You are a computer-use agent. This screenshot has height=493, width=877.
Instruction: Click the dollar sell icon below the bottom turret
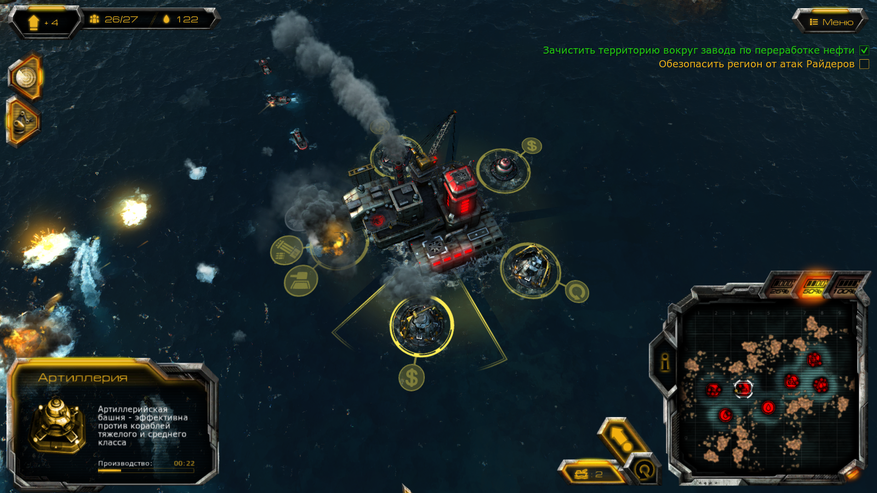[411, 377]
